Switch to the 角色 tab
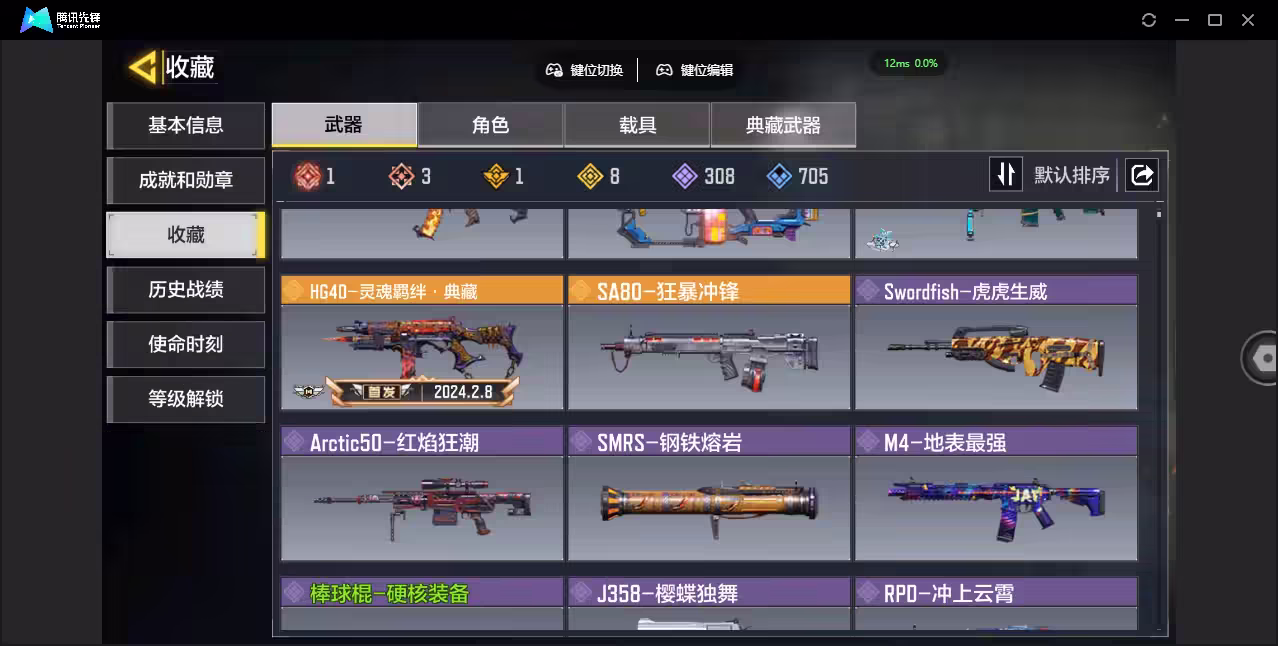 [490, 125]
